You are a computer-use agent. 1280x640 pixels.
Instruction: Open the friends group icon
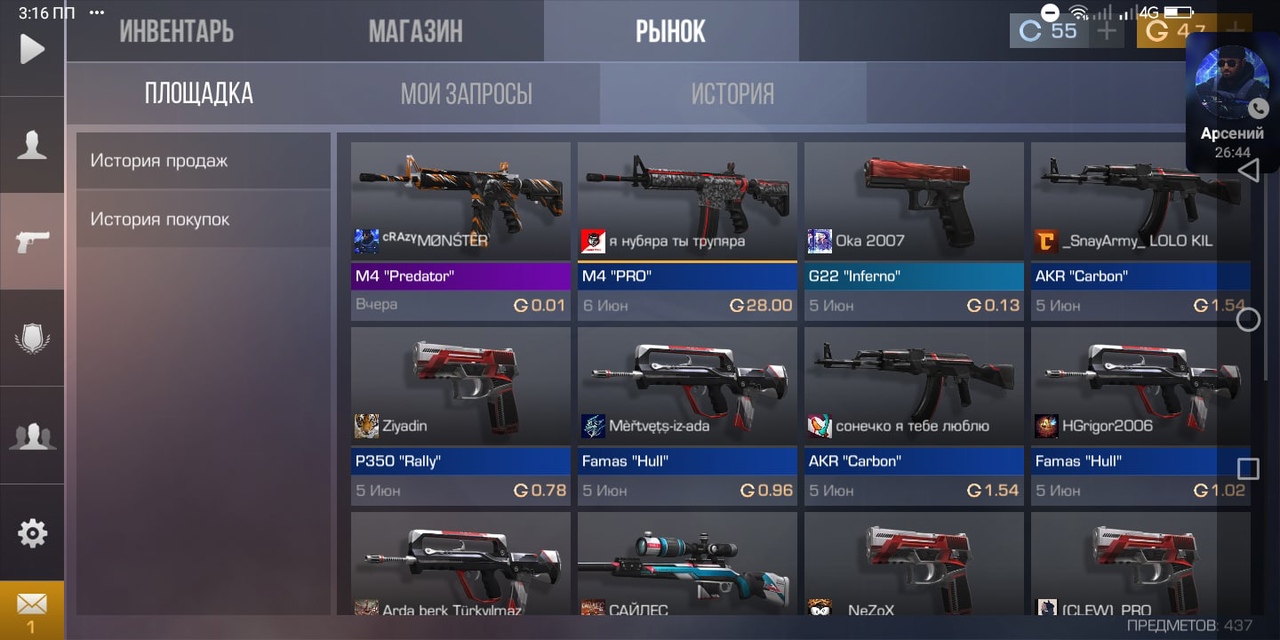[32, 436]
